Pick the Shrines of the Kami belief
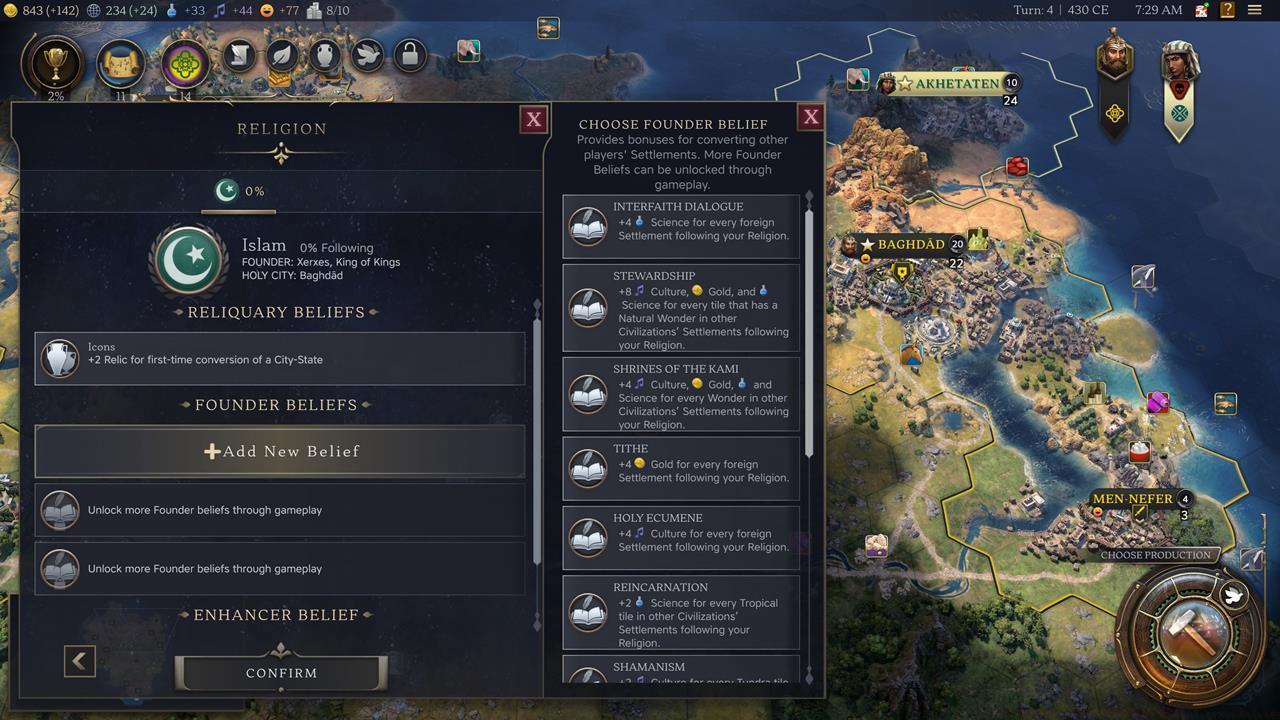 (x=681, y=394)
